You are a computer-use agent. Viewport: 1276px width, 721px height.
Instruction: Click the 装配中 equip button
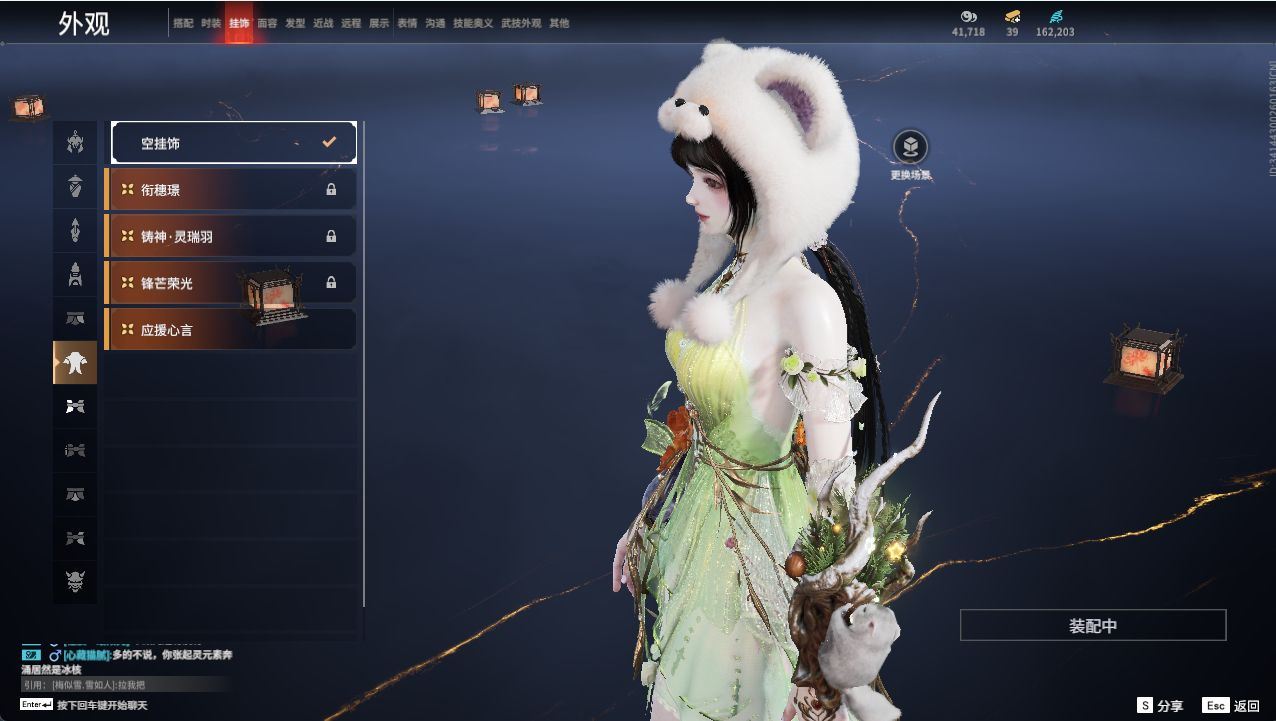[1092, 626]
